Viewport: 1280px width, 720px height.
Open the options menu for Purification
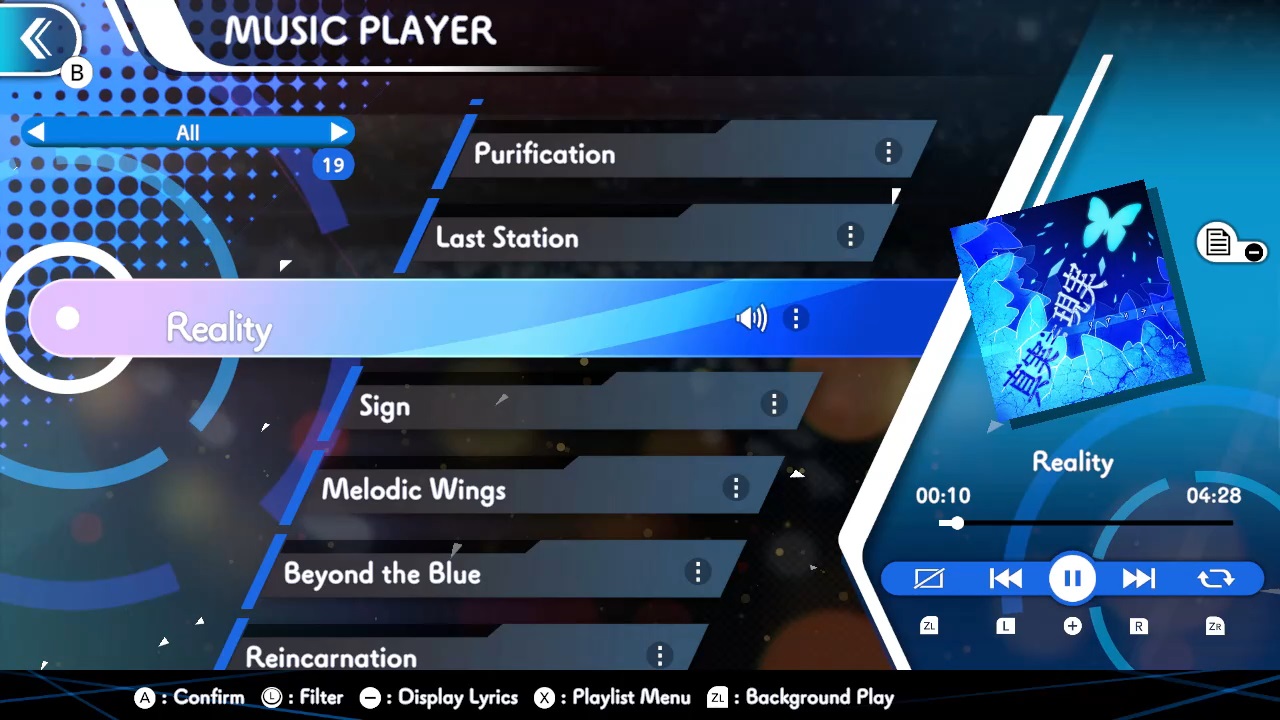[888, 151]
